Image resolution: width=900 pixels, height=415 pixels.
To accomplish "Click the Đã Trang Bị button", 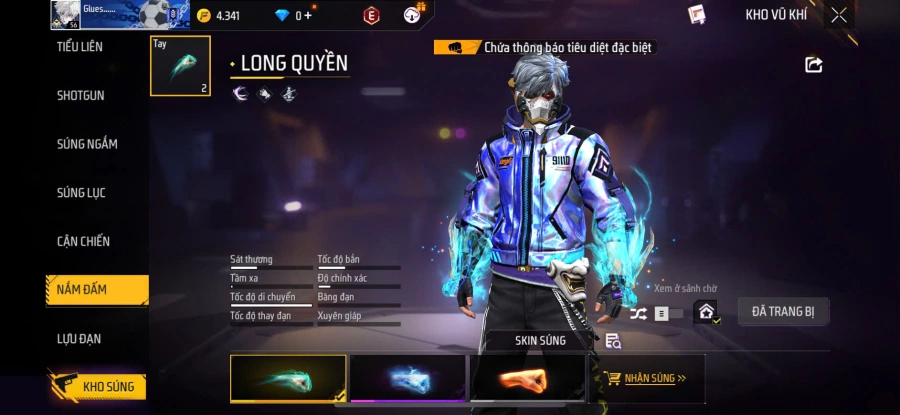I will coord(783,312).
